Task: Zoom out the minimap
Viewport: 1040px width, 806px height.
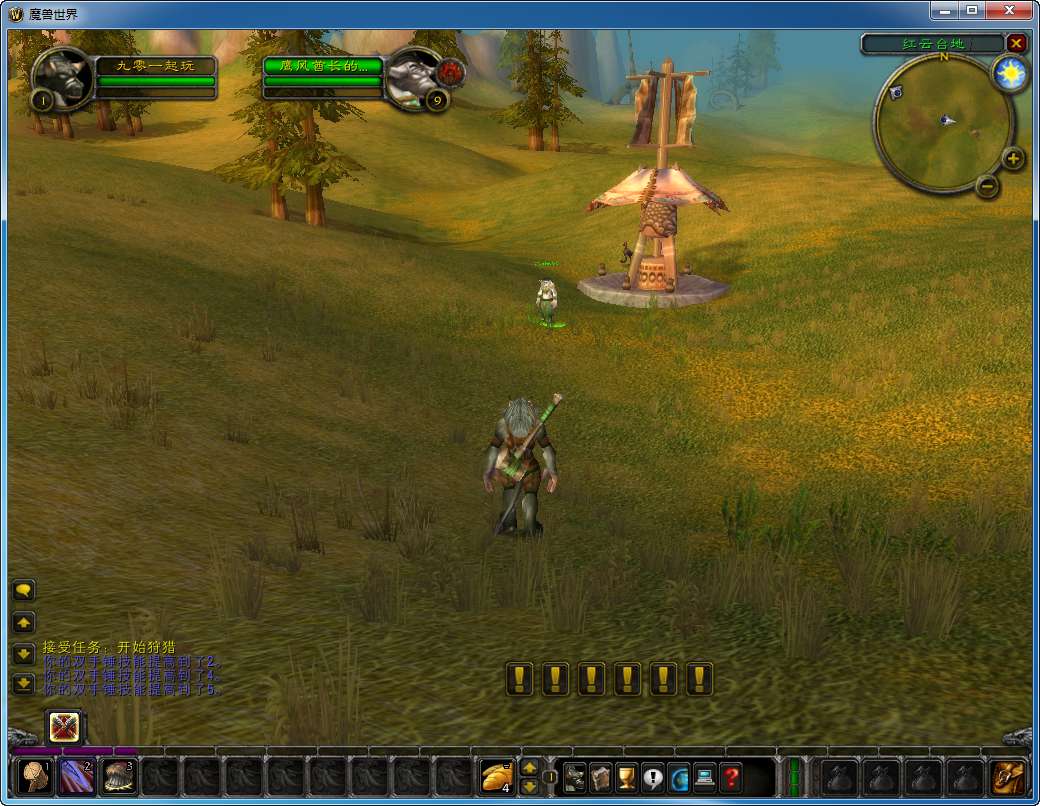Action: tap(987, 186)
